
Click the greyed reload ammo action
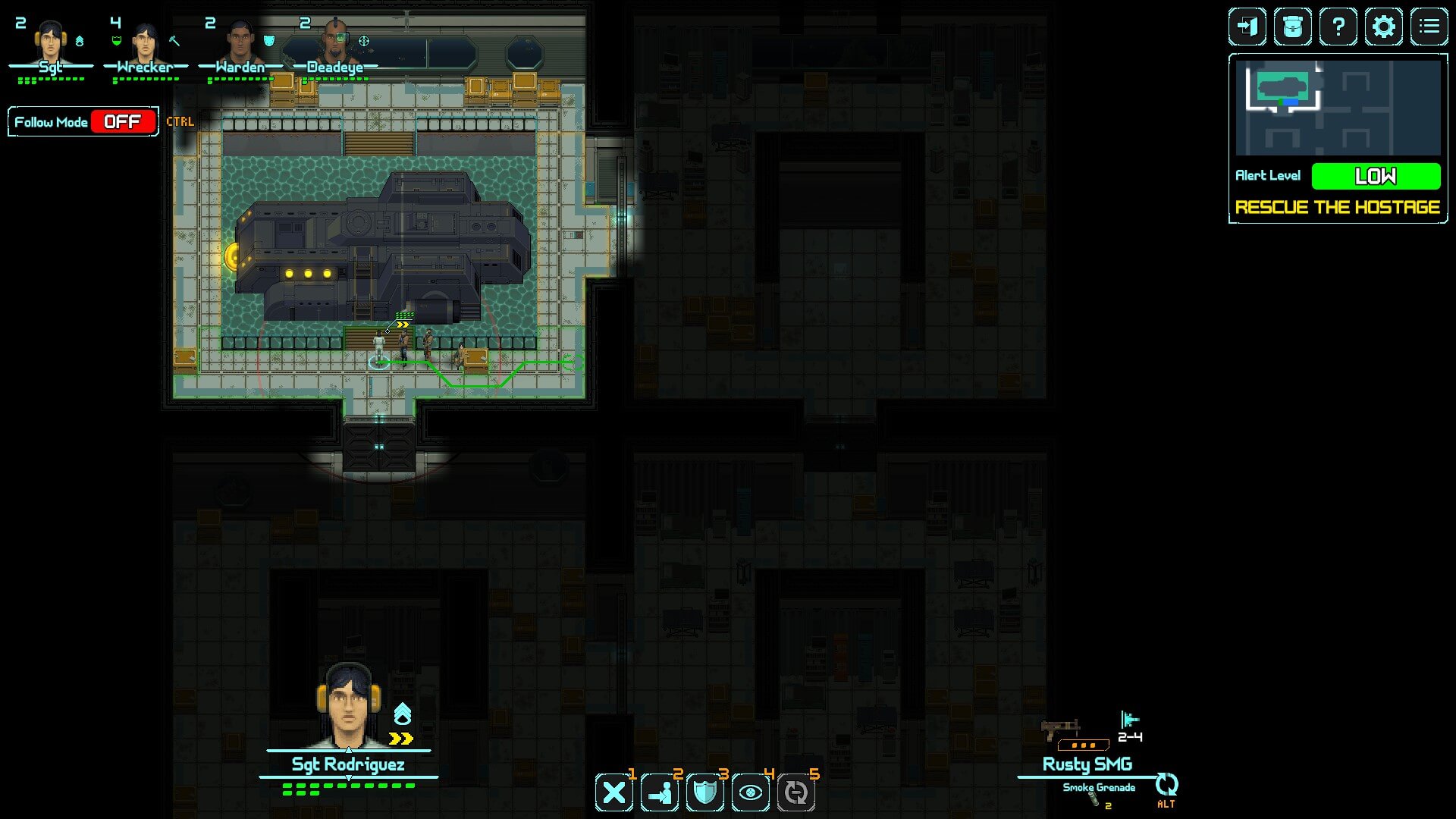coord(796,793)
